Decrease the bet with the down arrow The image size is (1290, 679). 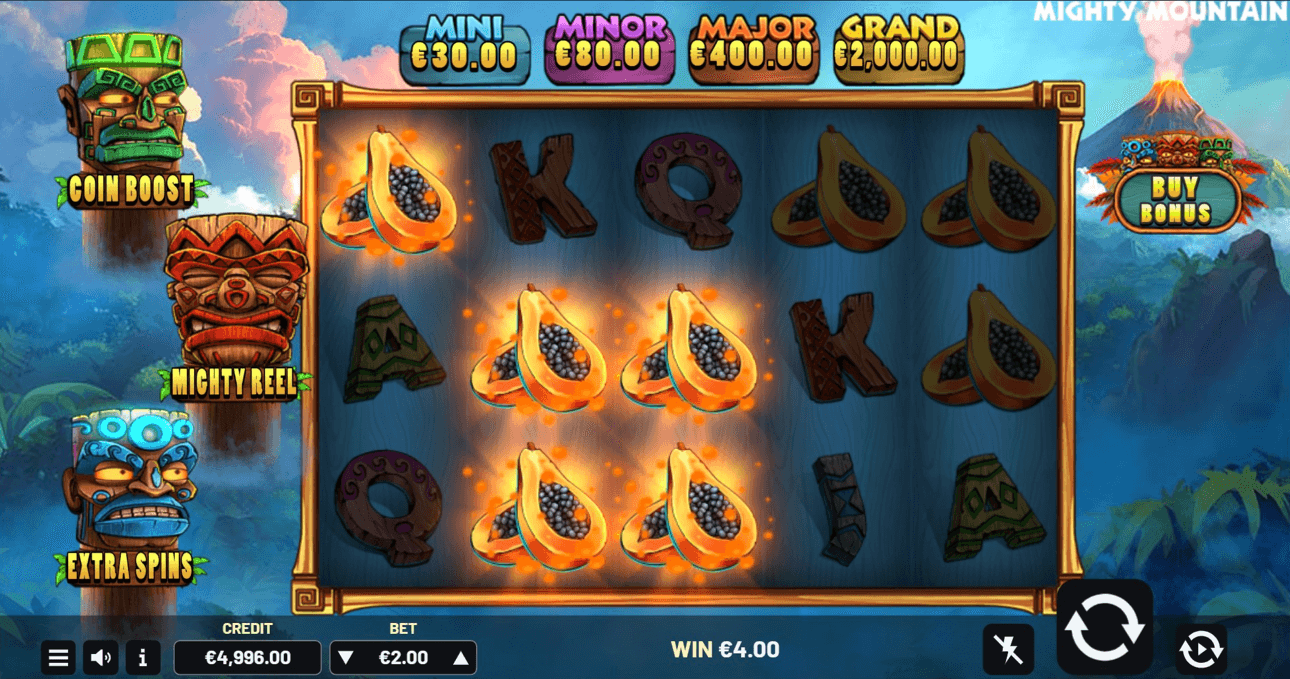(x=346, y=658)
